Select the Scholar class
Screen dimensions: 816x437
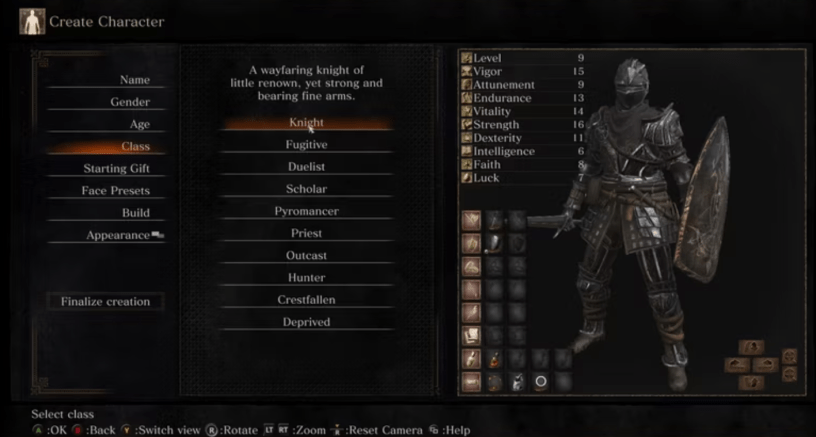click(306, 189)
